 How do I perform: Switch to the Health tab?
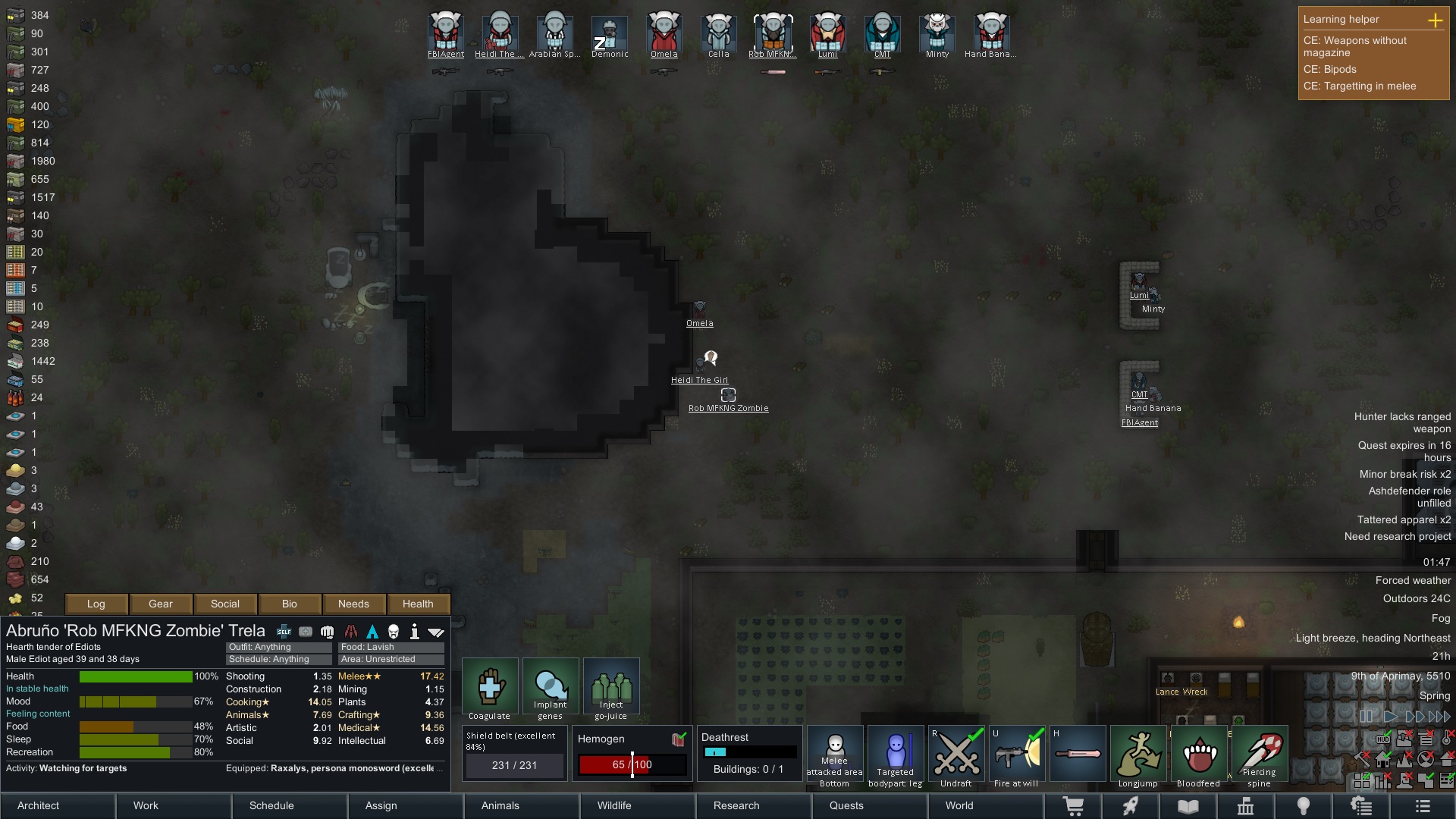pos(418,604)
